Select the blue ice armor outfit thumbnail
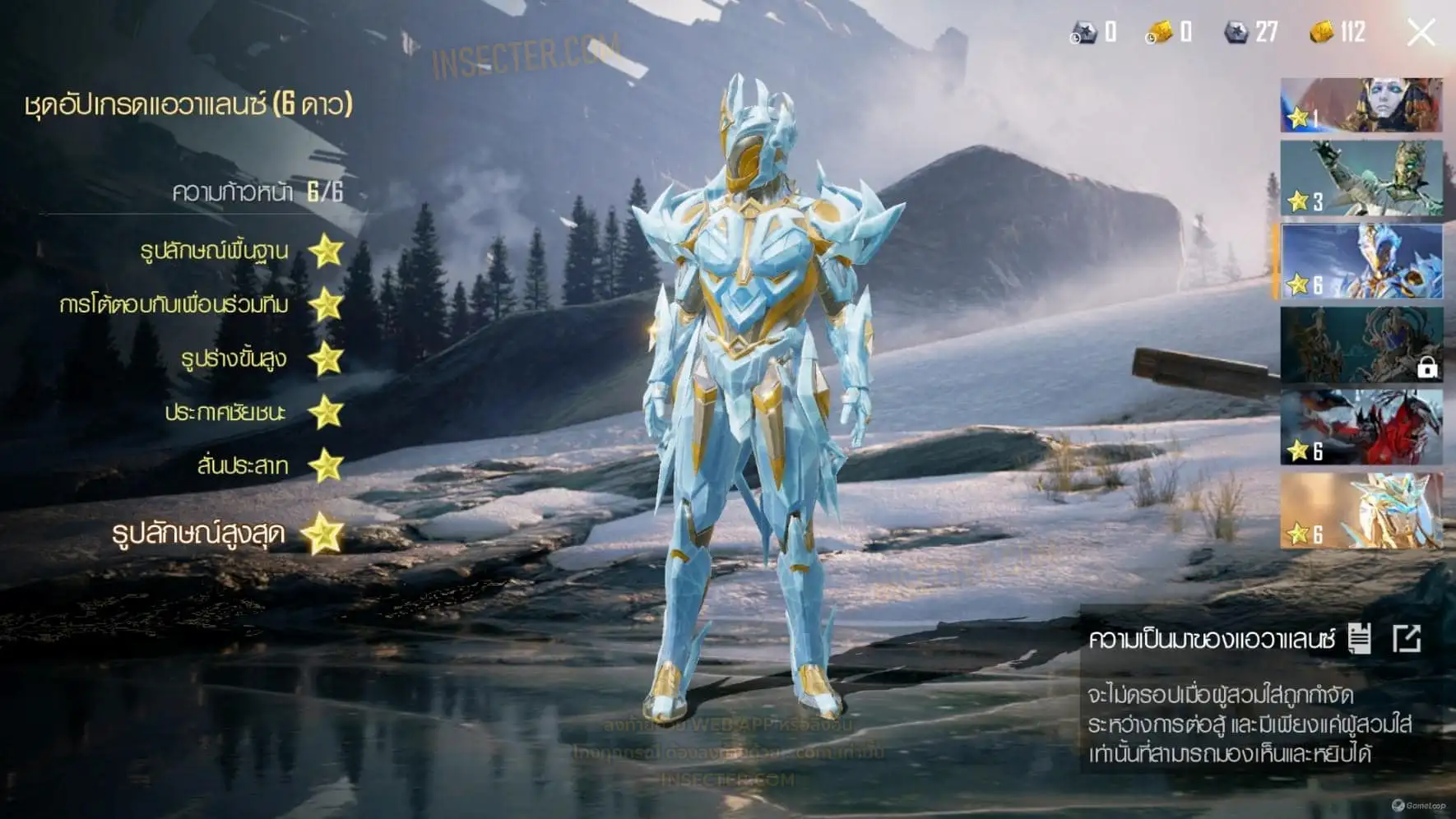The image size is (1456, 819). pyautogui.click(x=1361, y=261)
